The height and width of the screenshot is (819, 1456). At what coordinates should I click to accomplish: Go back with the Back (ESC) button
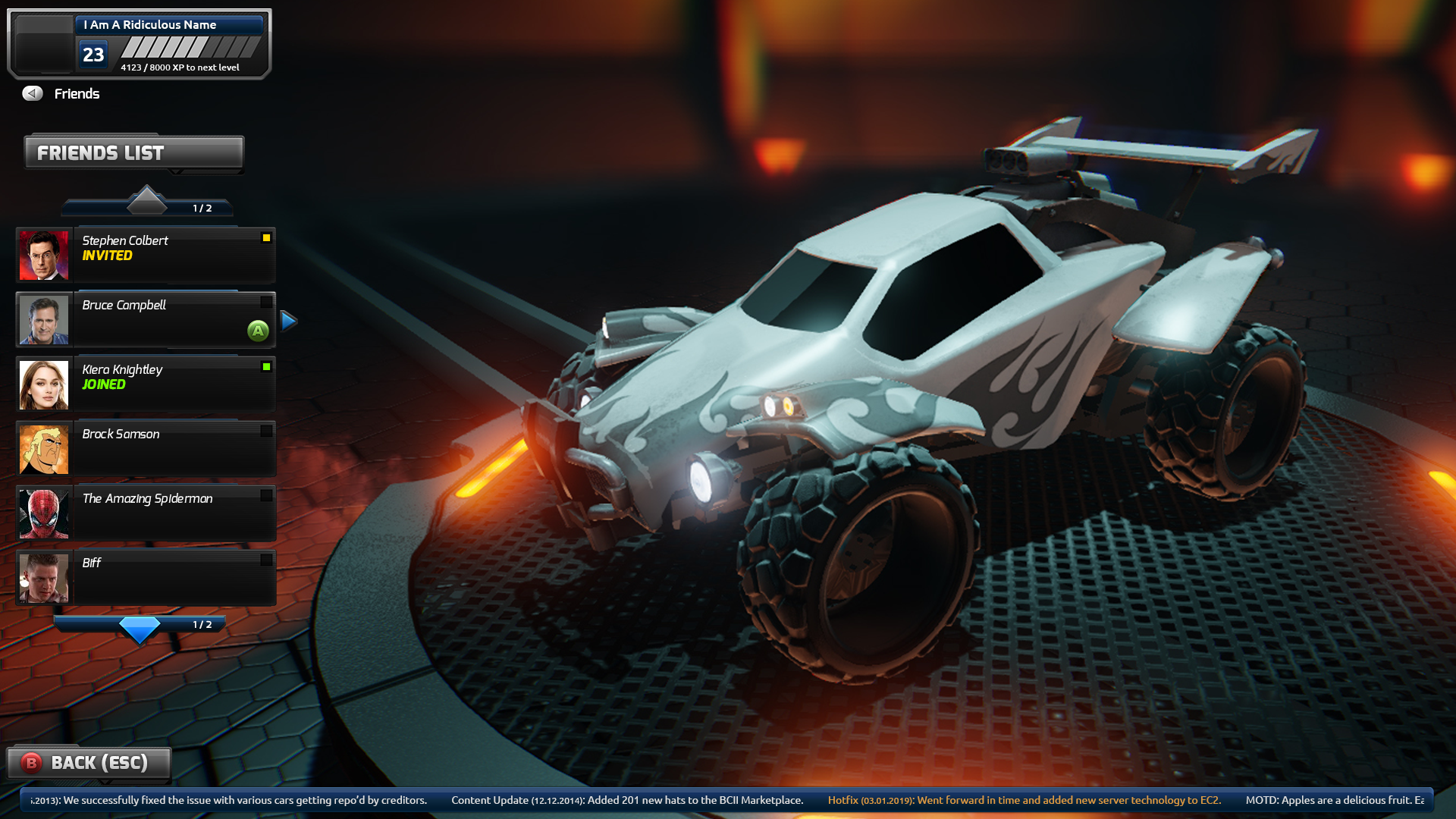coord(89,763)
